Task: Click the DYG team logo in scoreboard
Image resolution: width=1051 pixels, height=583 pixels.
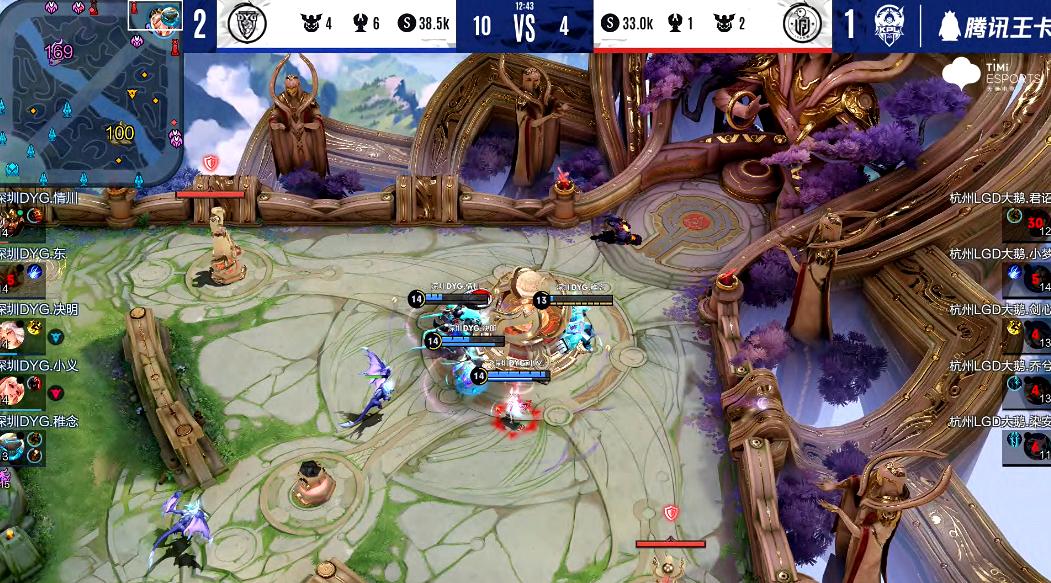Action: point(240,25)
